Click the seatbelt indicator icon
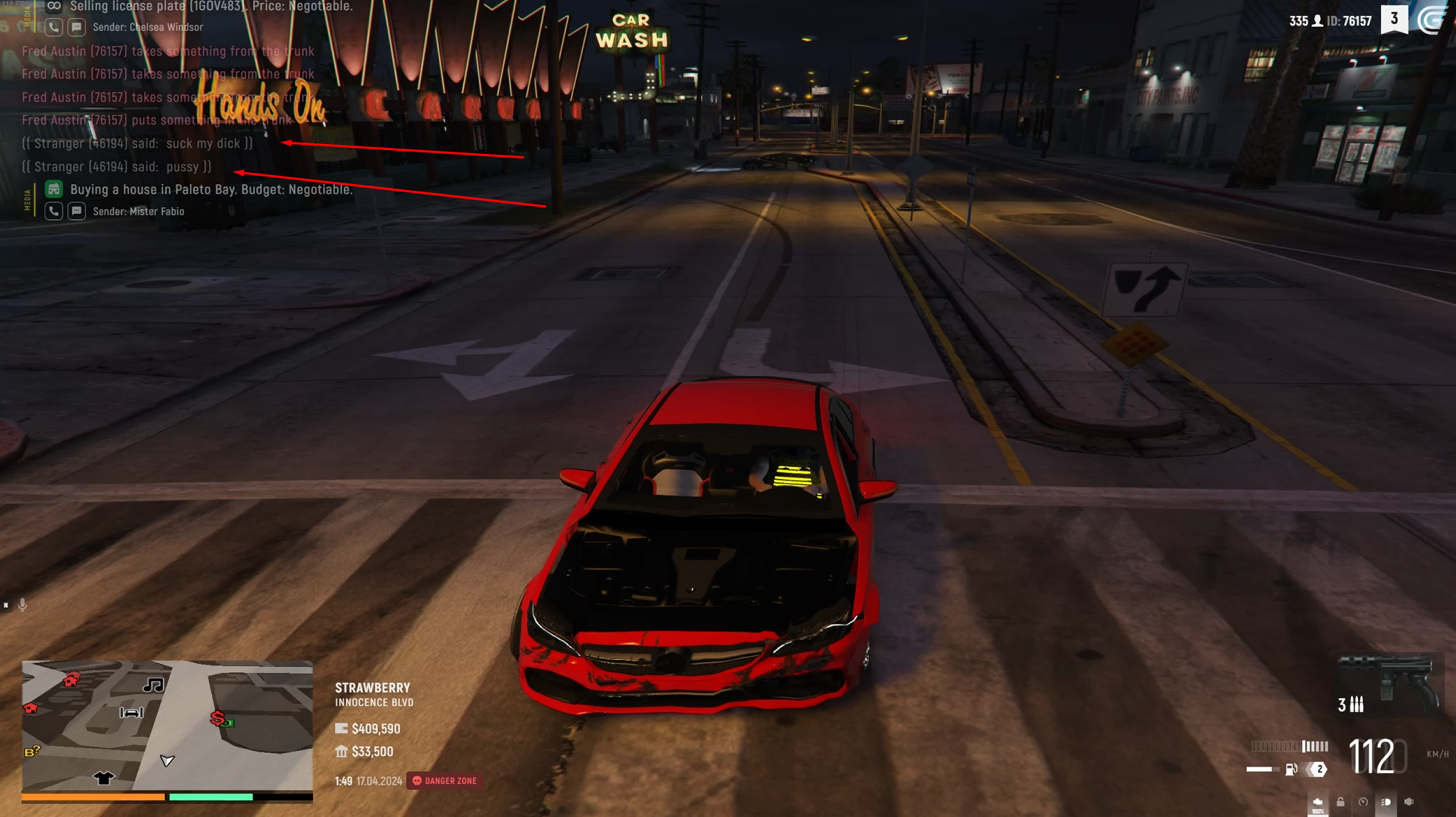Viewport: 1456px width, 817px height. (1409, 803)
